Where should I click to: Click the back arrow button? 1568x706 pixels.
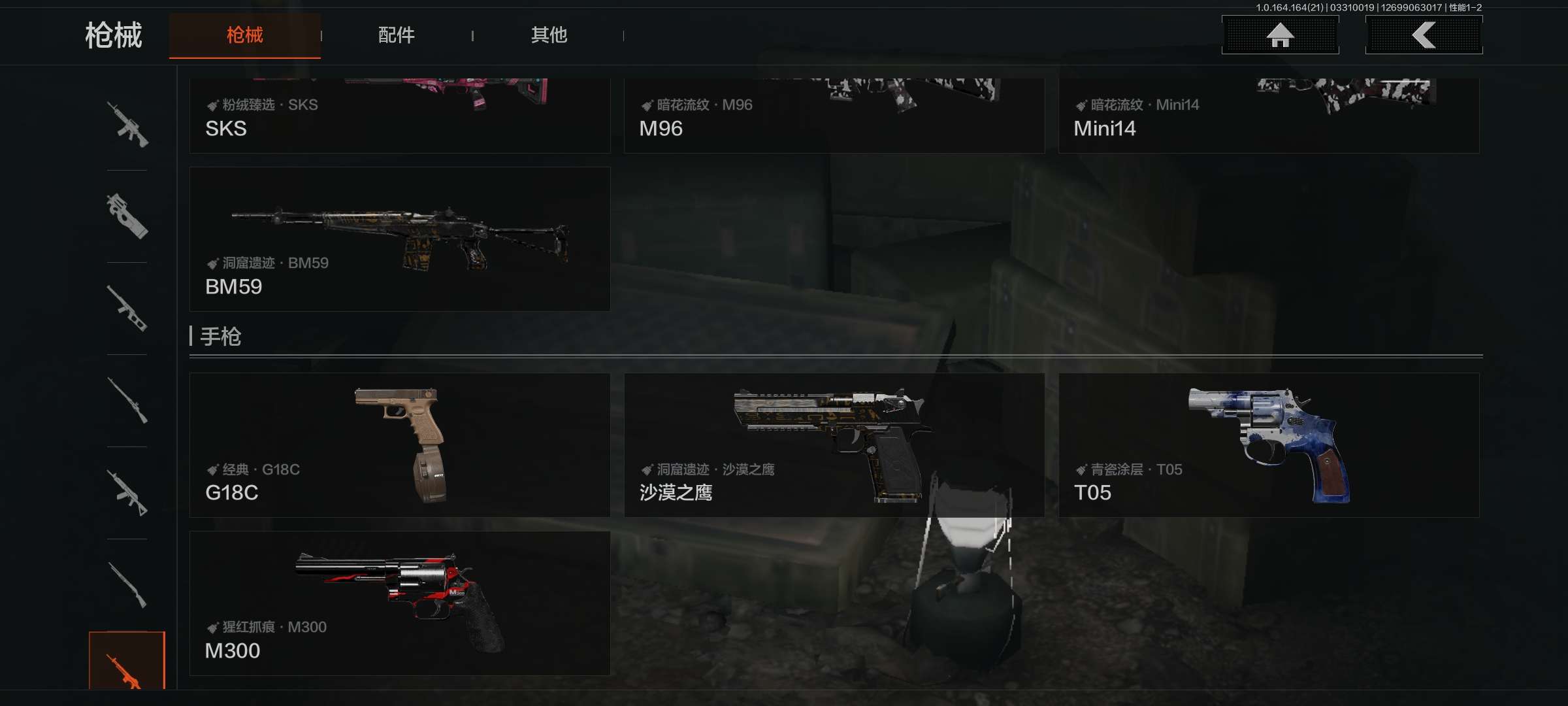coord(1424,35)
